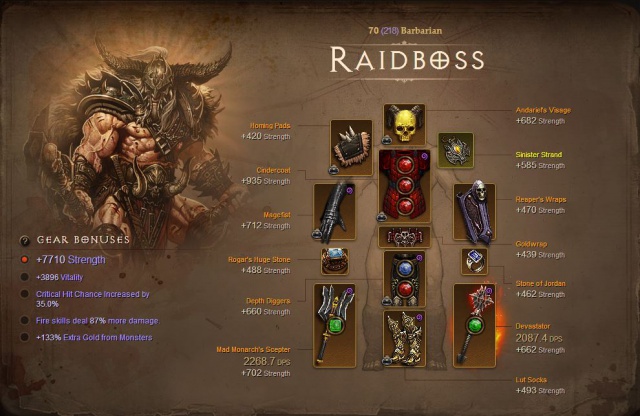The height and width of the screenshot is (416, 640).
Task: Select the Cindercoat chest armor slot
Action: coord(404,186)
